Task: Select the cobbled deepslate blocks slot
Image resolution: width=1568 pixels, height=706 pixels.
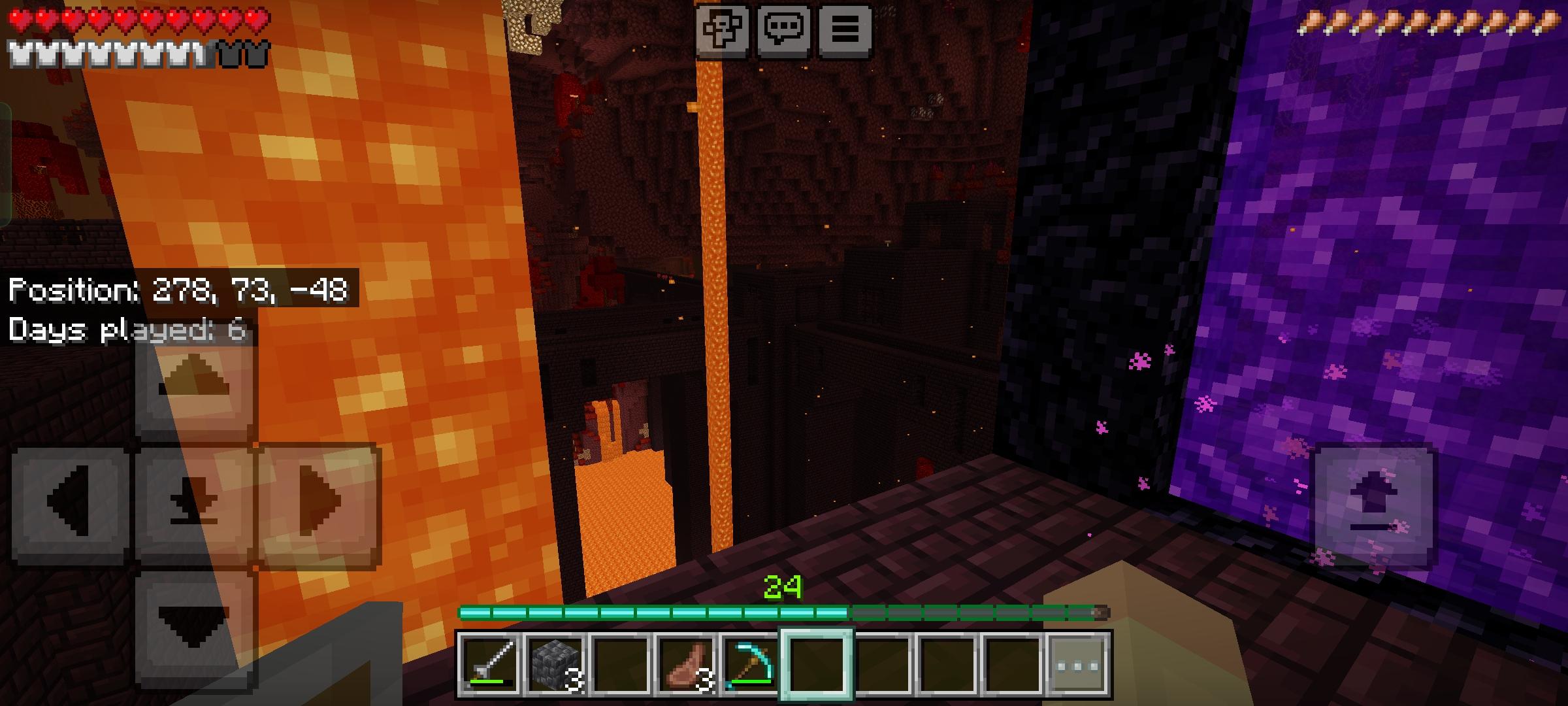Action: pos(555,664)
